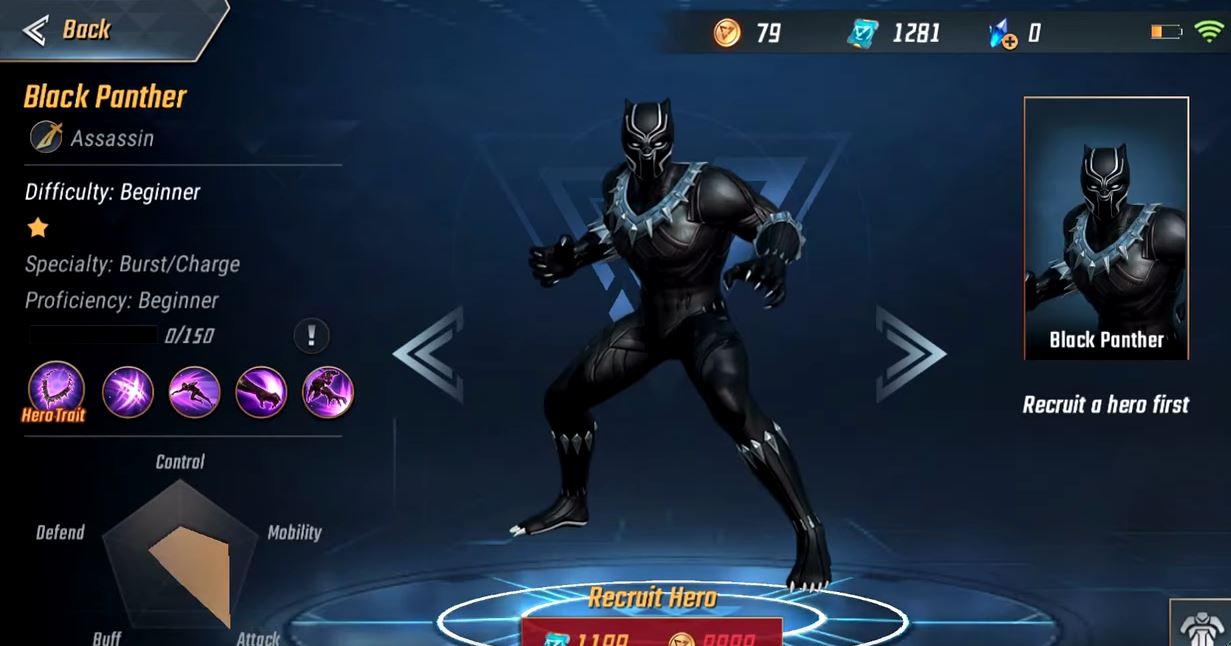
Task: Select the Black Panther portrait card
Action: pyautogui.click(x=1106, y=228)
